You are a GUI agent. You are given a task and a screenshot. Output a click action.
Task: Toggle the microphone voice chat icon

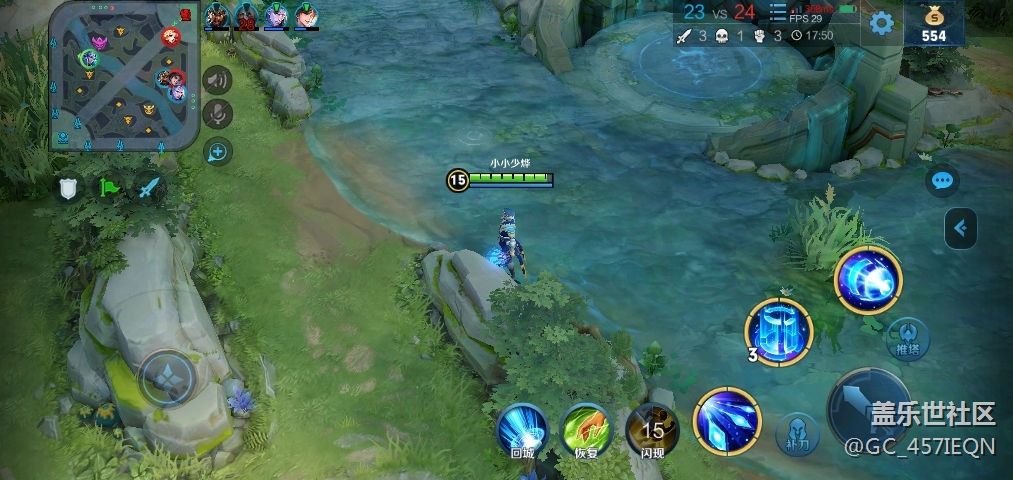coord(217,115)
